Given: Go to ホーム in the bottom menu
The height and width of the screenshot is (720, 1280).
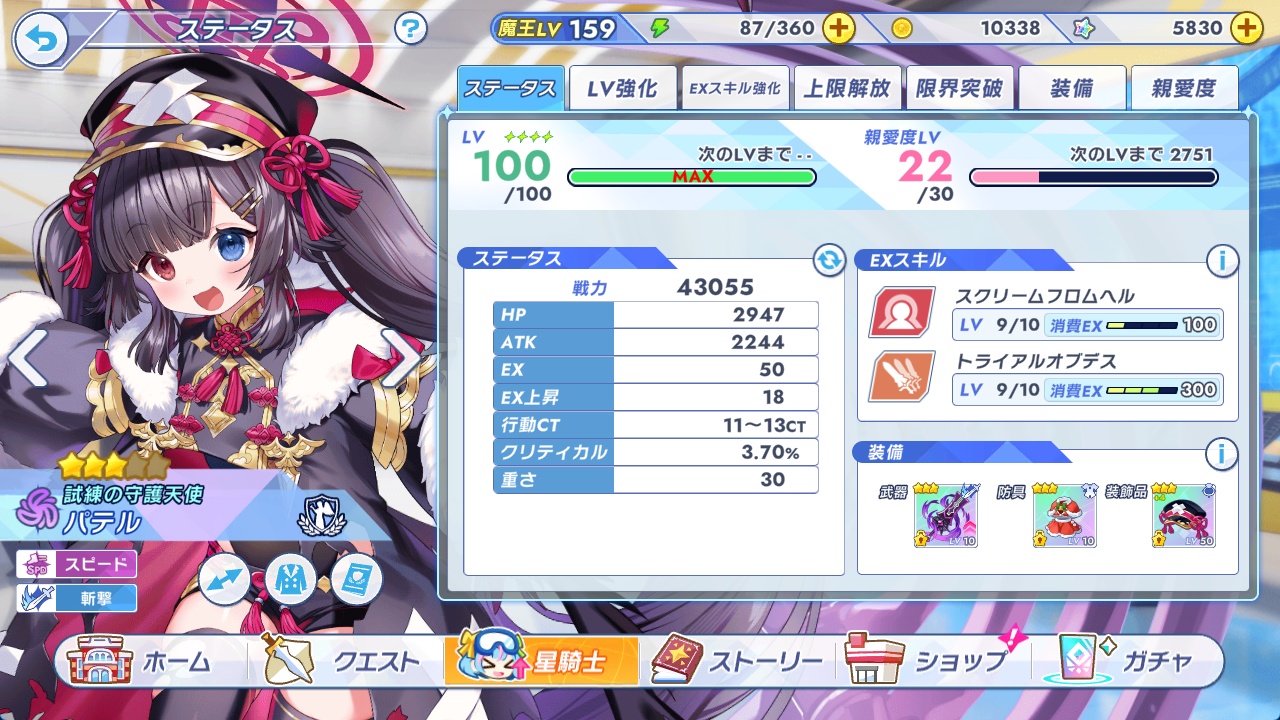Looking at the screenshot, I should (x=142, y=661).
